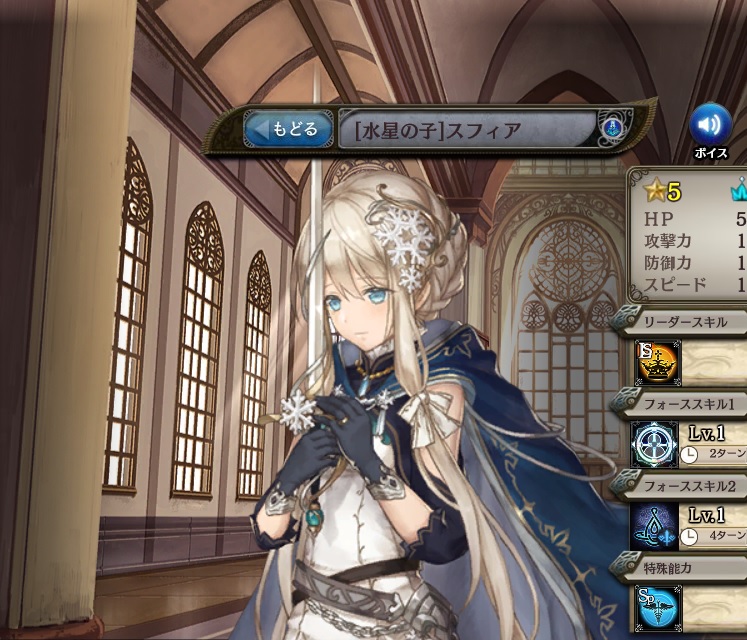Select the leader skill crown icon
The height and width of the screenshot is (640, 747).
[x=659, y=363]
